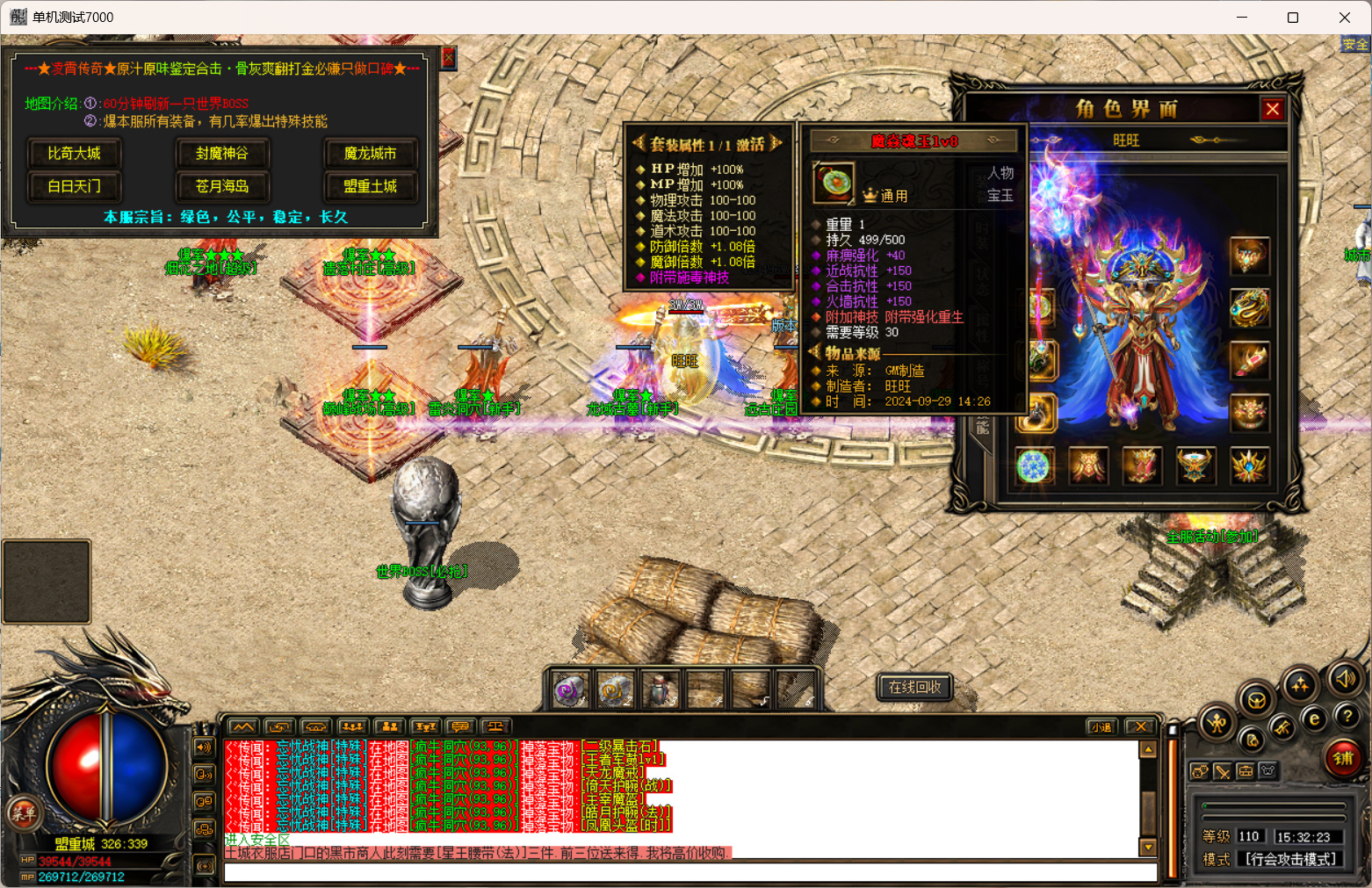Open the 菜单 menu beside the HP orb
This screenshot has width=1372, height=888.
[25, 815]
